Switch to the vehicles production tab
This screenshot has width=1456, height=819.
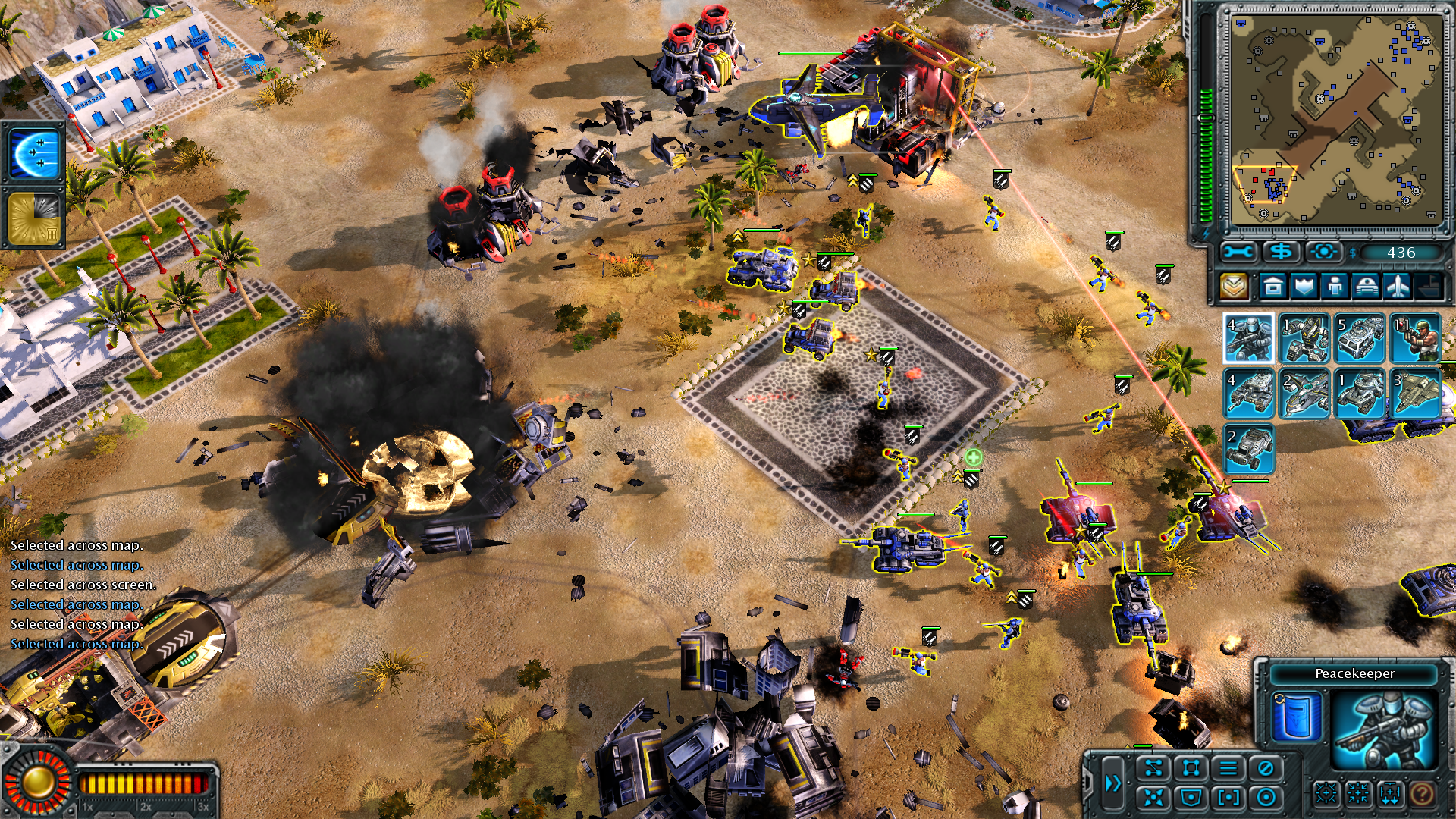tap(1366, 287)
